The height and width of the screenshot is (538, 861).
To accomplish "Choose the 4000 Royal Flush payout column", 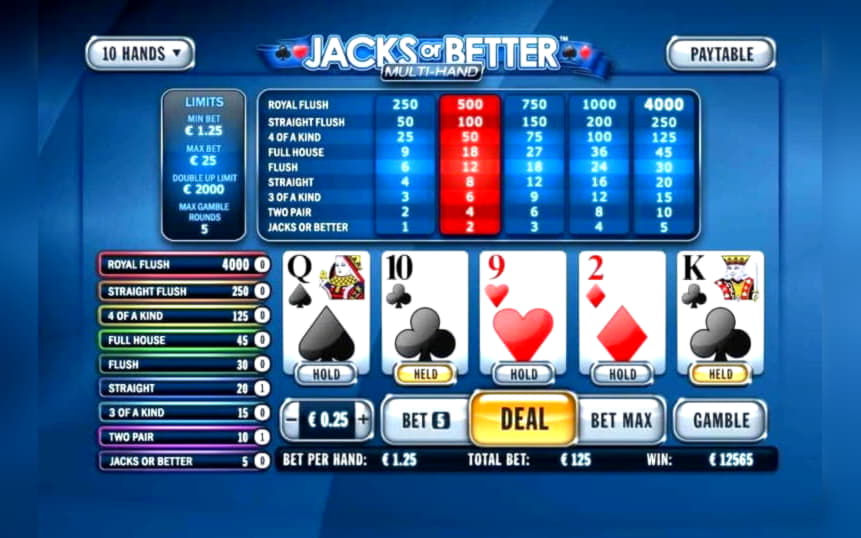I will [x=664, y=105].
